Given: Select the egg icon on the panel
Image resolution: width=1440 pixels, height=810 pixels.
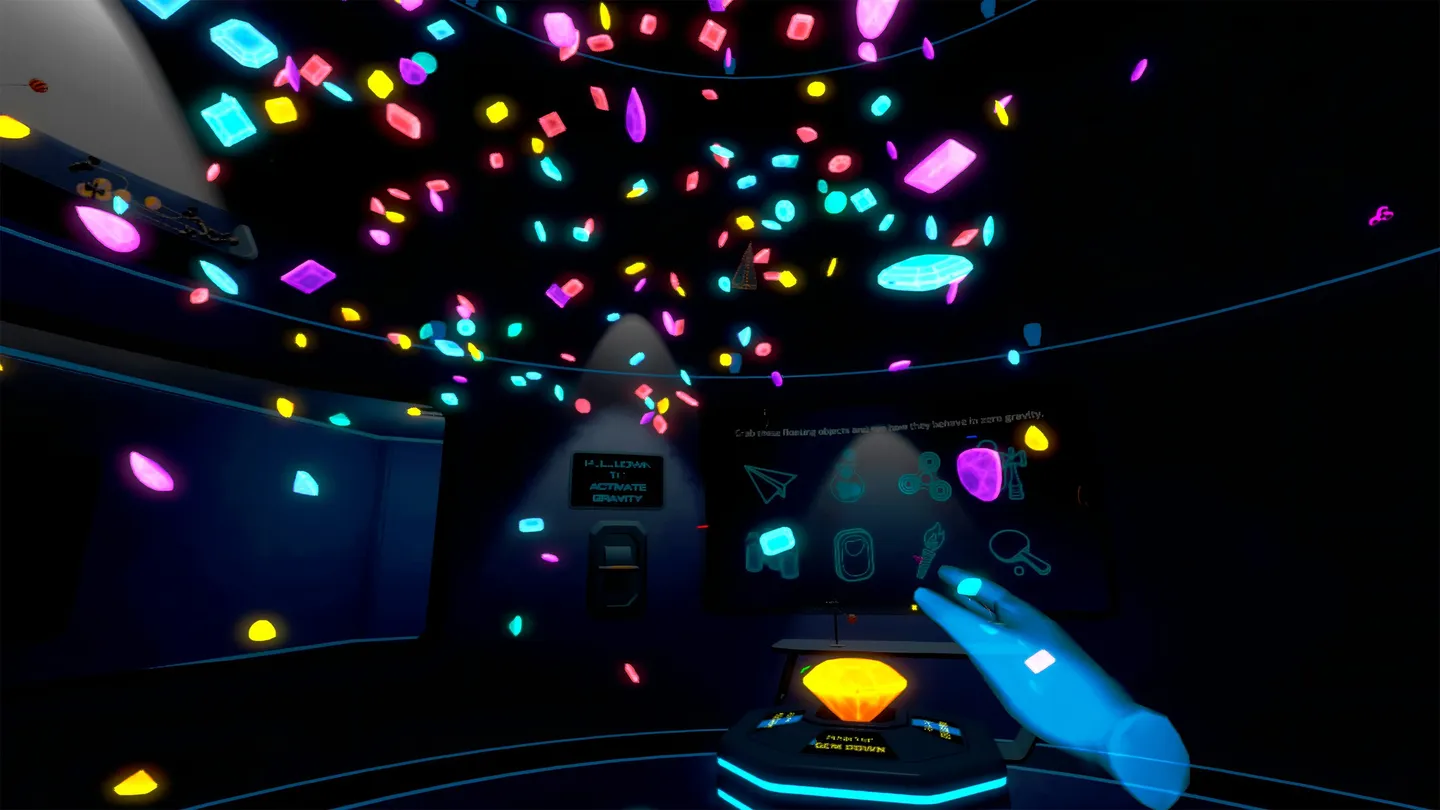Looking at the screenshot, I should tap(853, 553).
